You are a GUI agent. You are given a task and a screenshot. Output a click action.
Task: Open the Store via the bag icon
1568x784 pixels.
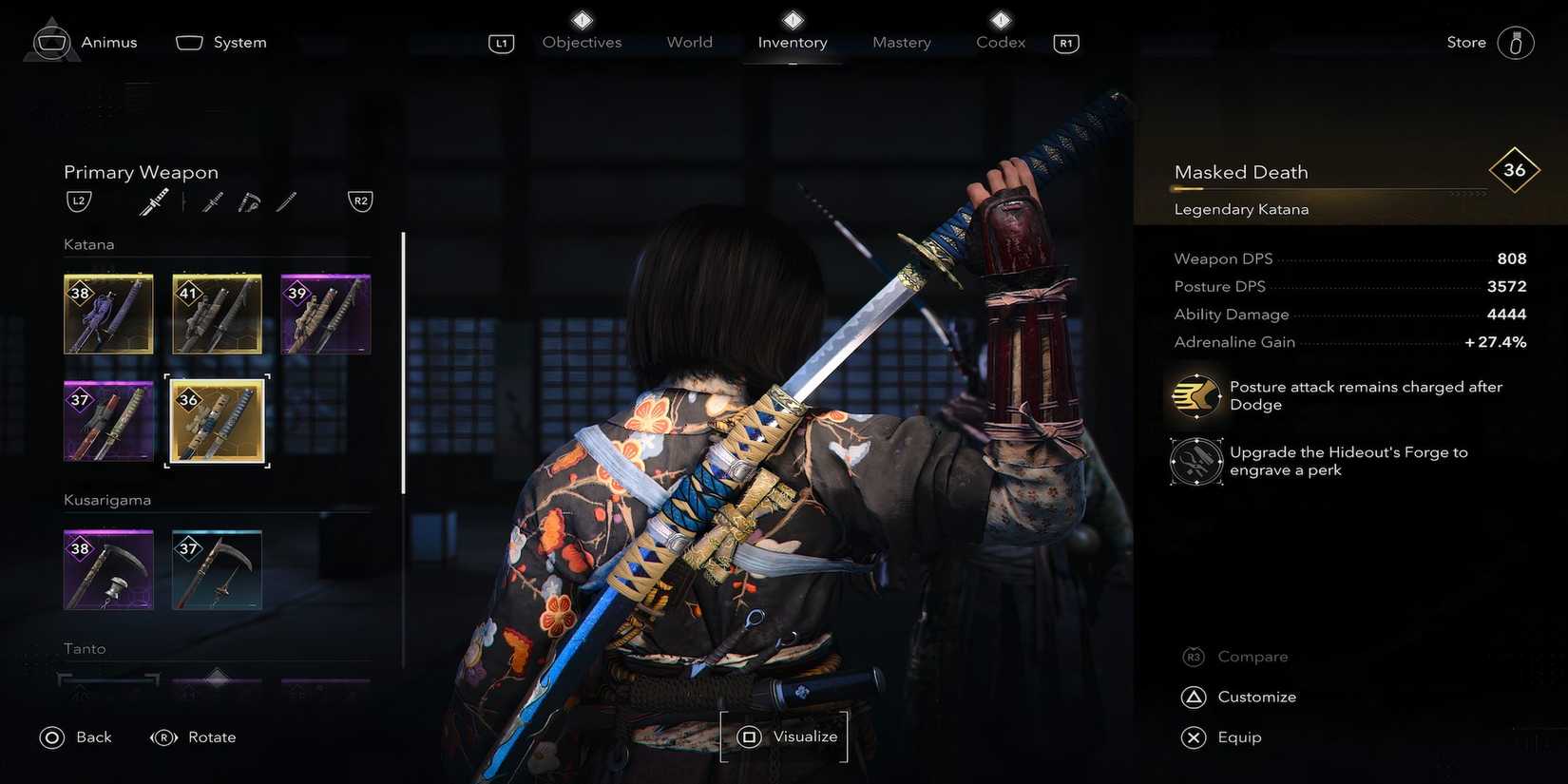(x=1515, y=42)
